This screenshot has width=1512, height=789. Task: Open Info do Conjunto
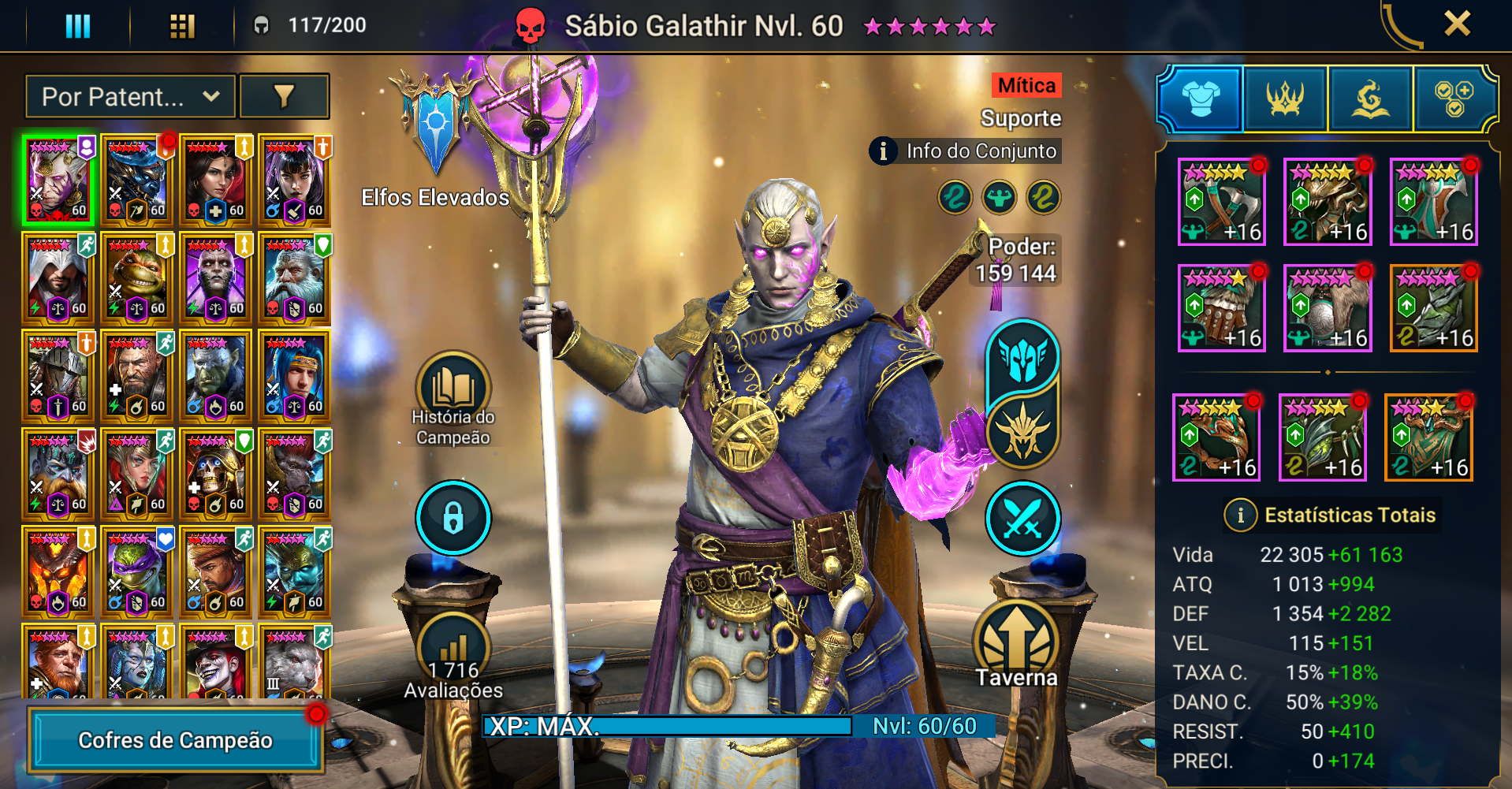(x=966, y=151)
